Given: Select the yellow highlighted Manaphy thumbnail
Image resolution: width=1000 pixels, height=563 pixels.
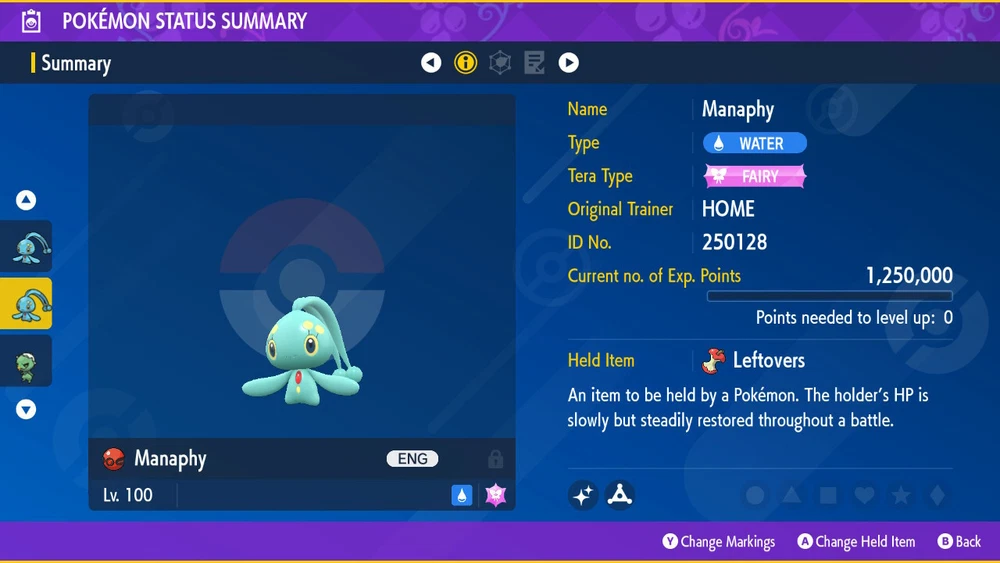Looking at the screenshot, I should pos(26,304).
